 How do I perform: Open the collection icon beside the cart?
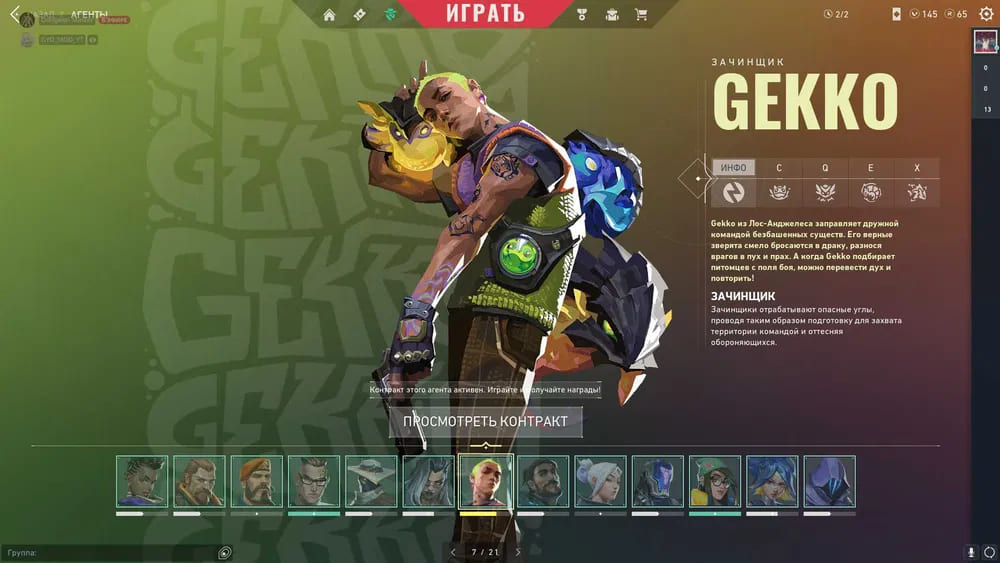pos(612,14)
